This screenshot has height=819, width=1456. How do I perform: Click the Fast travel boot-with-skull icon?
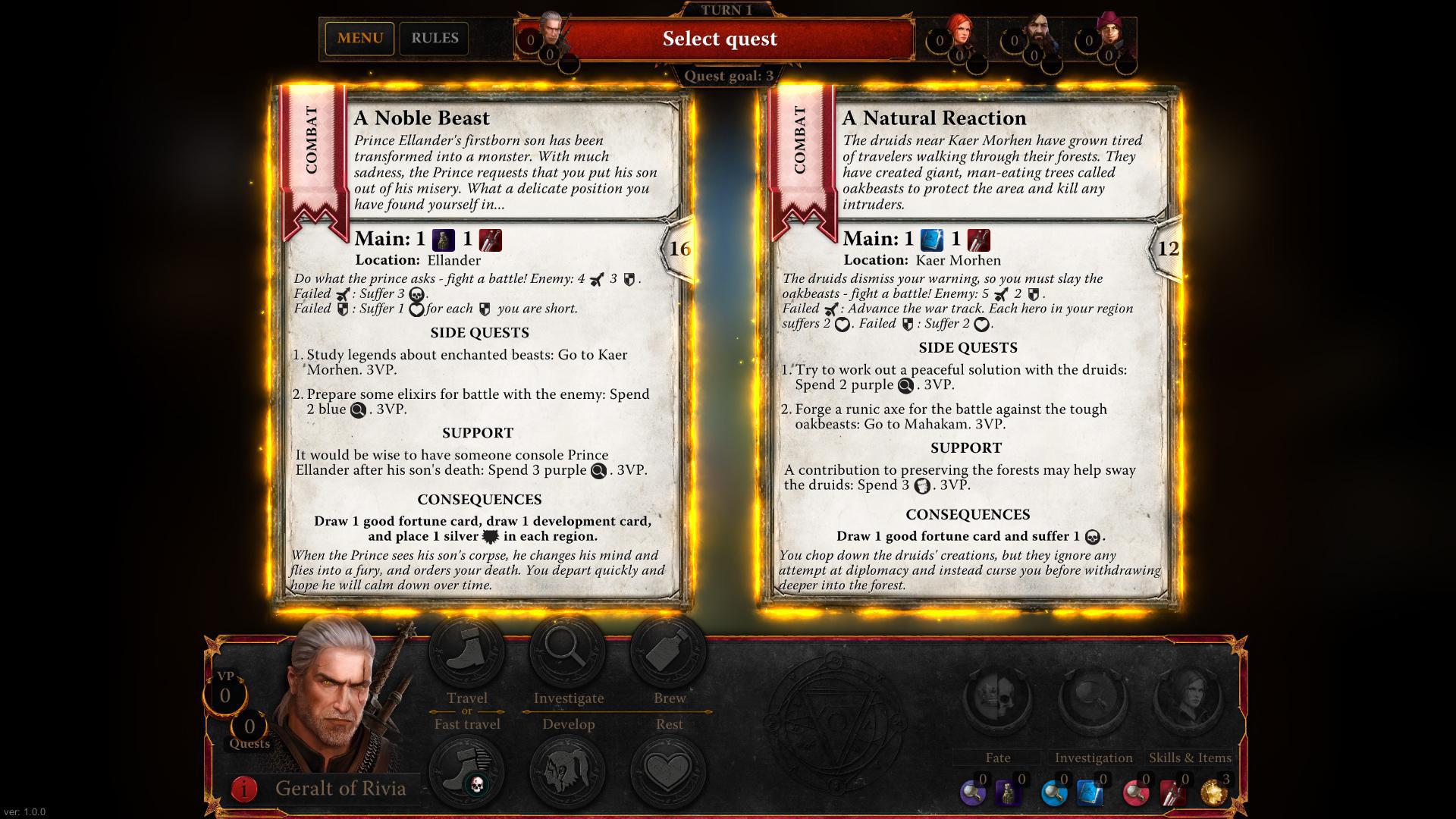(x=466, y=770)
